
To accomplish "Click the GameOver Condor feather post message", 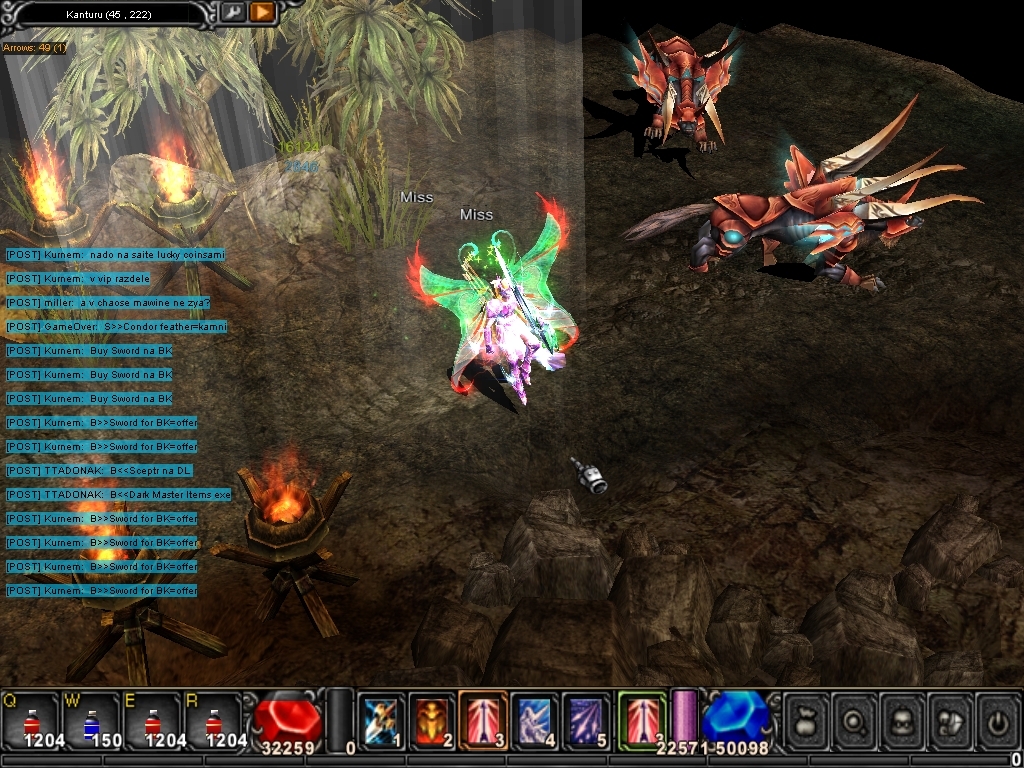I will point(116,327).
